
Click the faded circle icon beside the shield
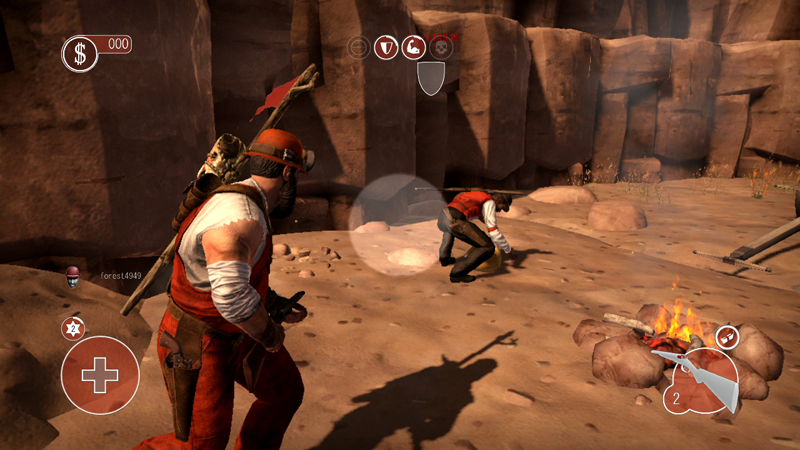[x=359, y=47]
